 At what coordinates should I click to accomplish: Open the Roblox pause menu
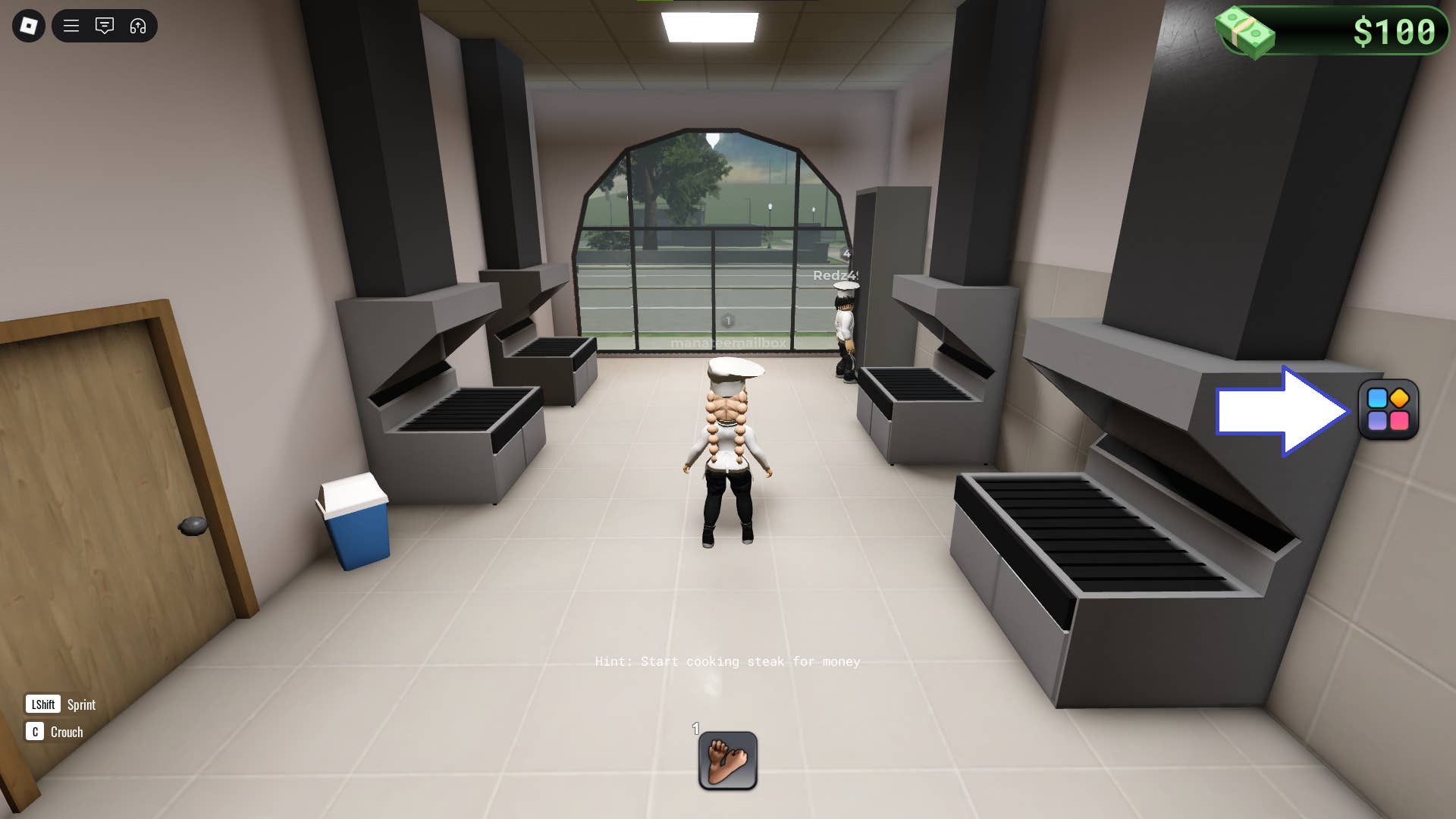[x=28, y=25]
